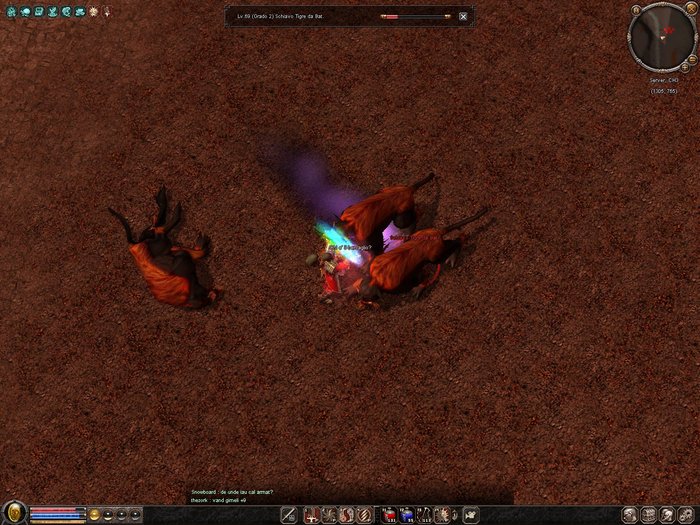Select the first active buff icon

[x=10, y=11]
